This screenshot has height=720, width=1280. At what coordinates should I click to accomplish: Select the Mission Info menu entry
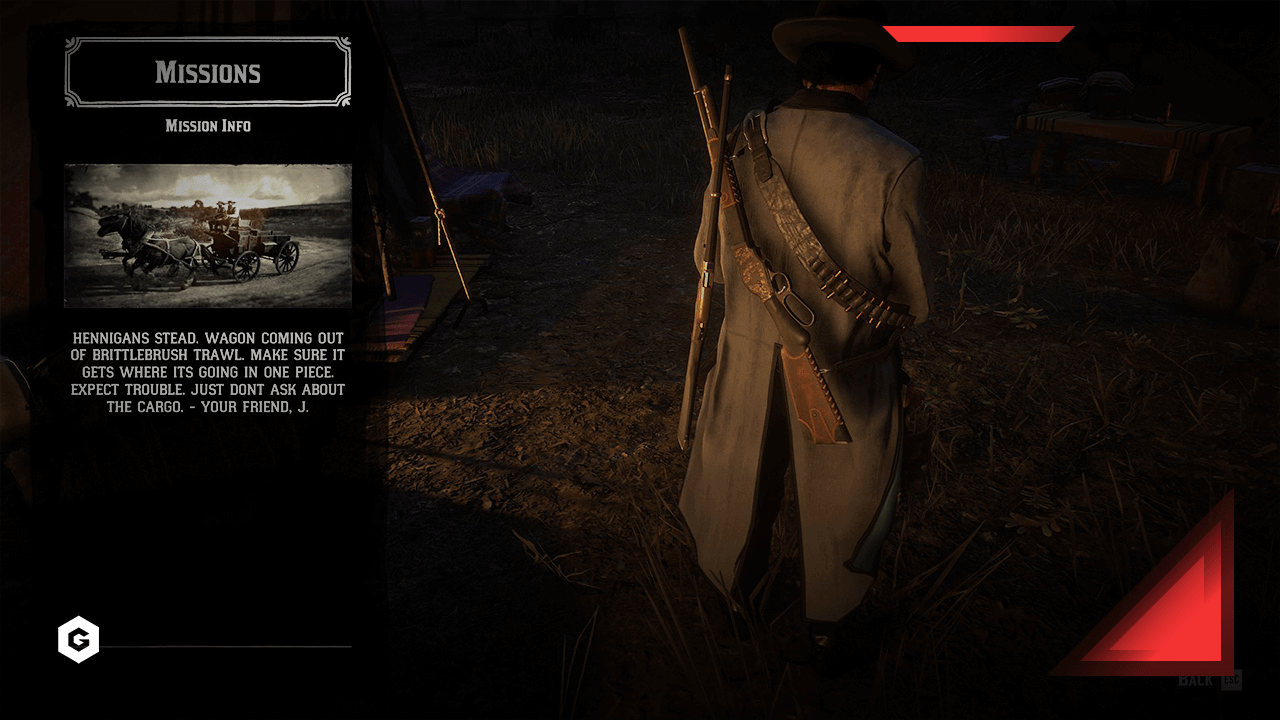click(x=207, y=126)
